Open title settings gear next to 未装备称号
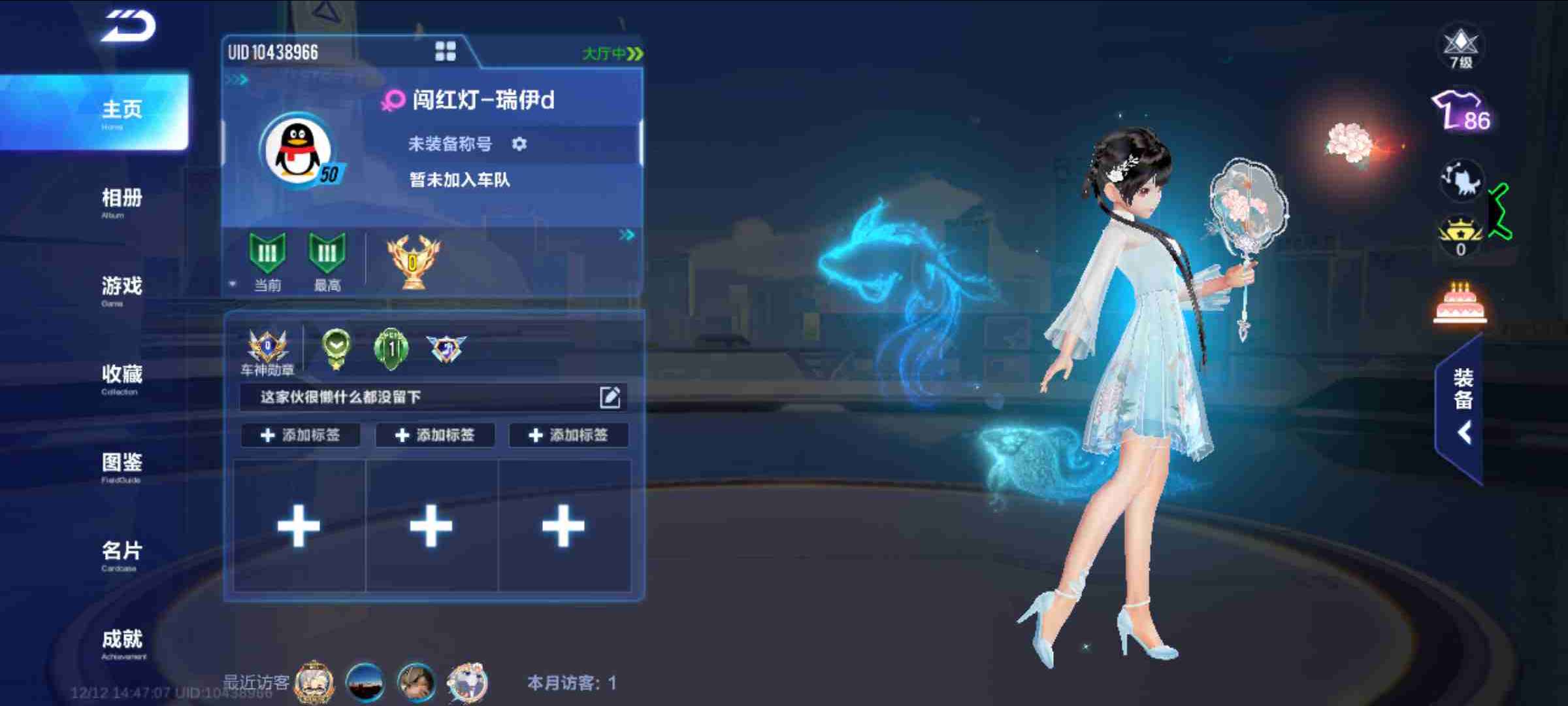Image resolution: width=1568 pixels, height=706 pixels. click(x=519, y=144)
